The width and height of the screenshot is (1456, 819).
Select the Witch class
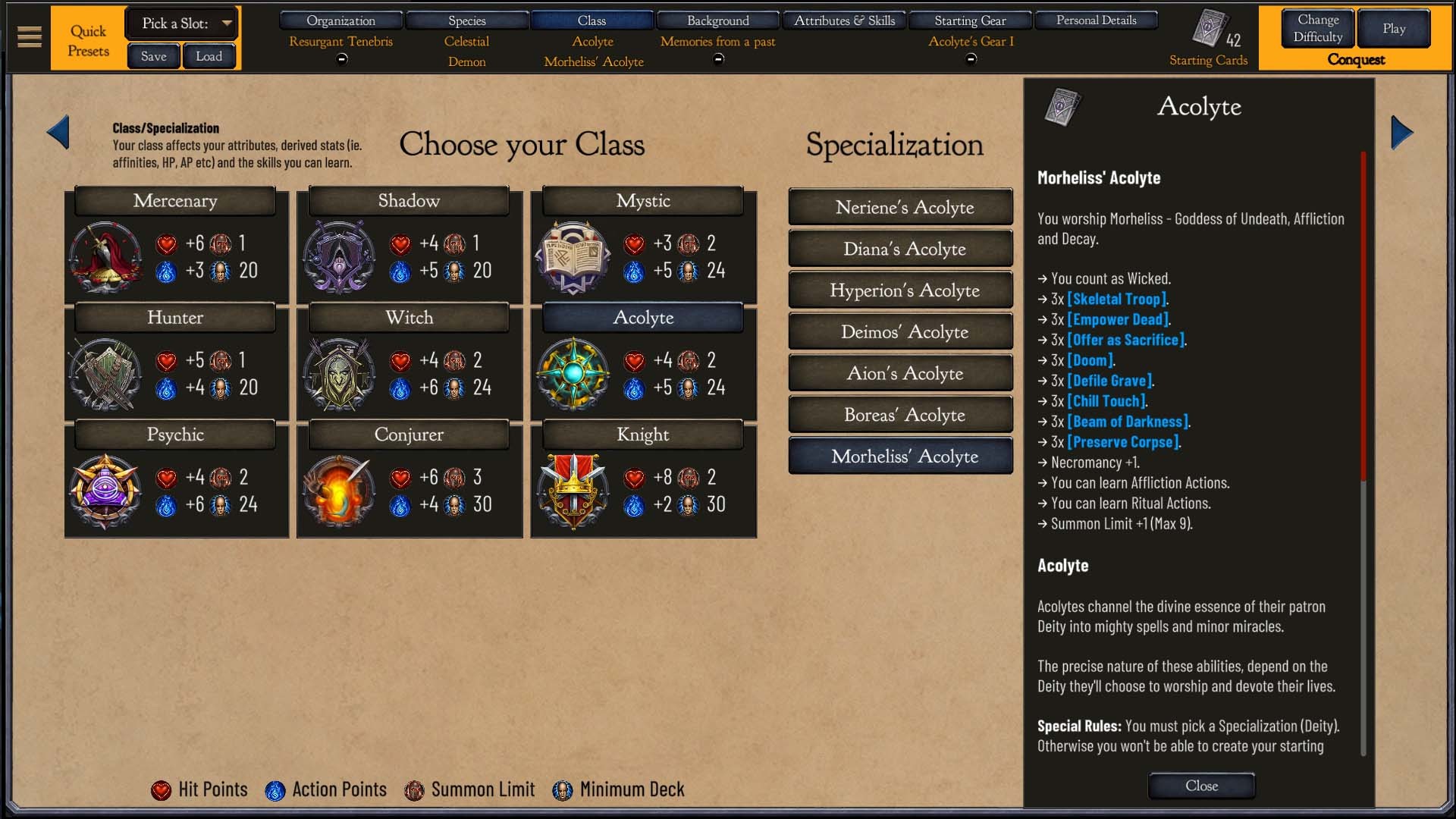[x=409, y=318]
